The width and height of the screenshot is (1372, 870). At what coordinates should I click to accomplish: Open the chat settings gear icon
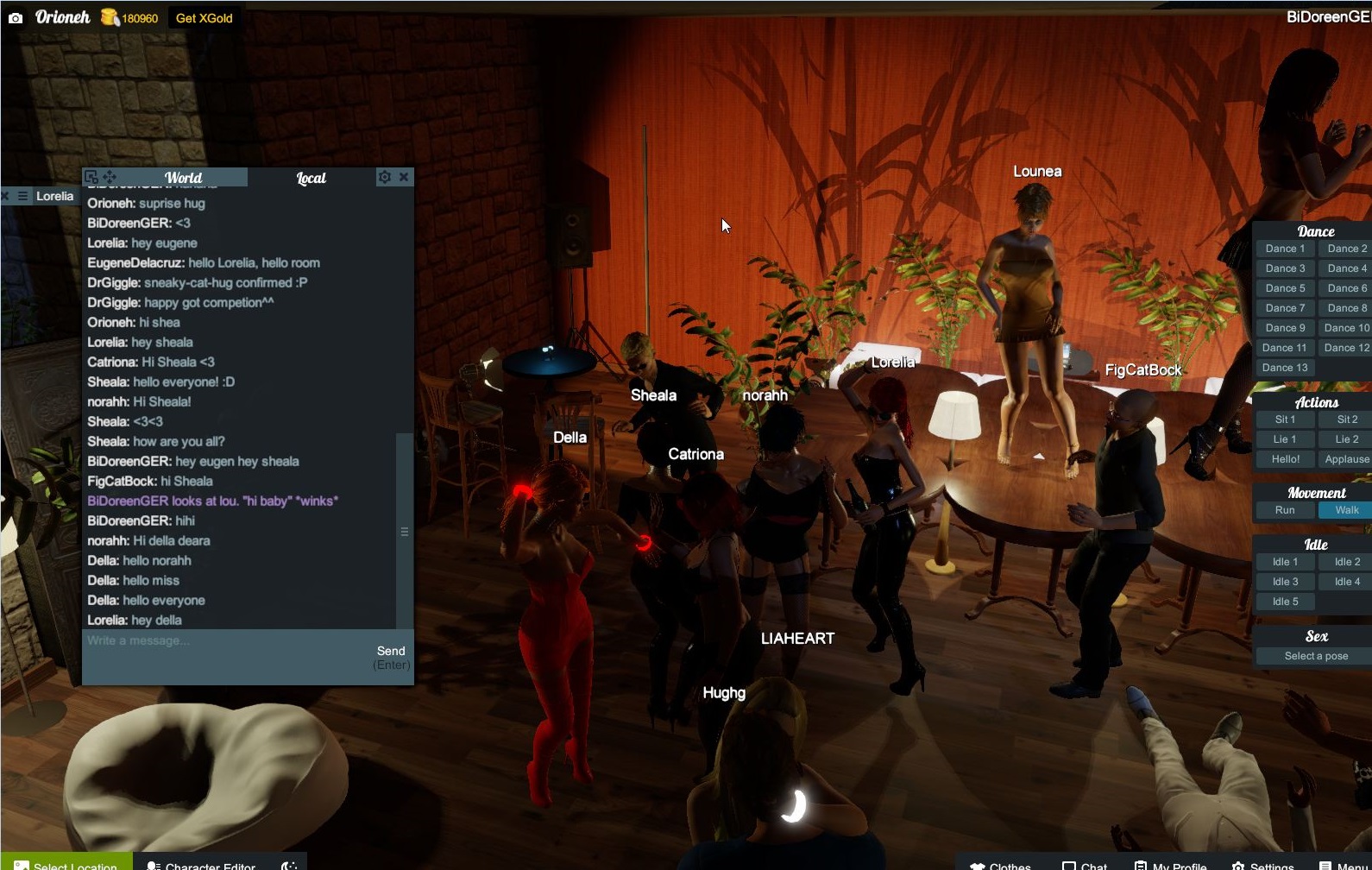coord(385,176)
